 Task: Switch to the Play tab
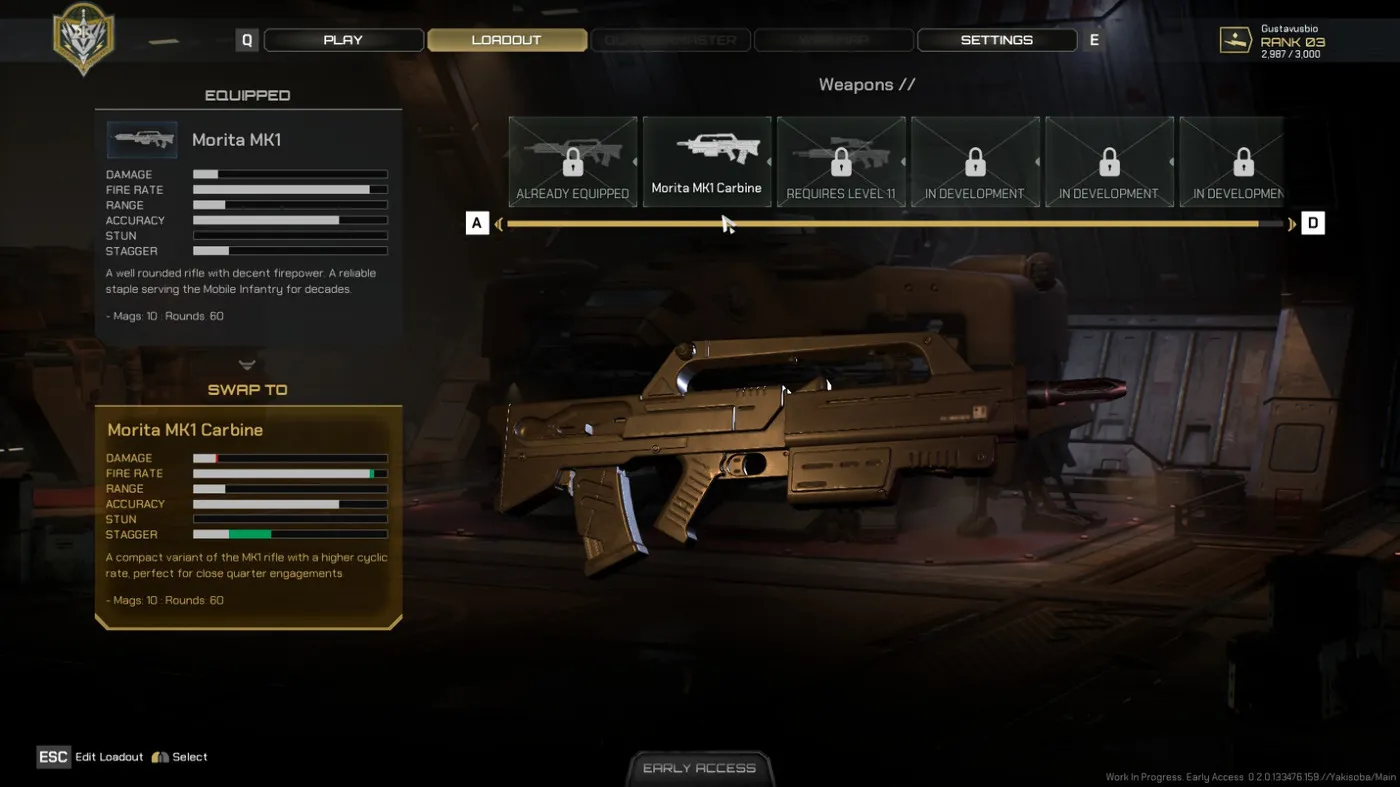(x=343, y=40)
